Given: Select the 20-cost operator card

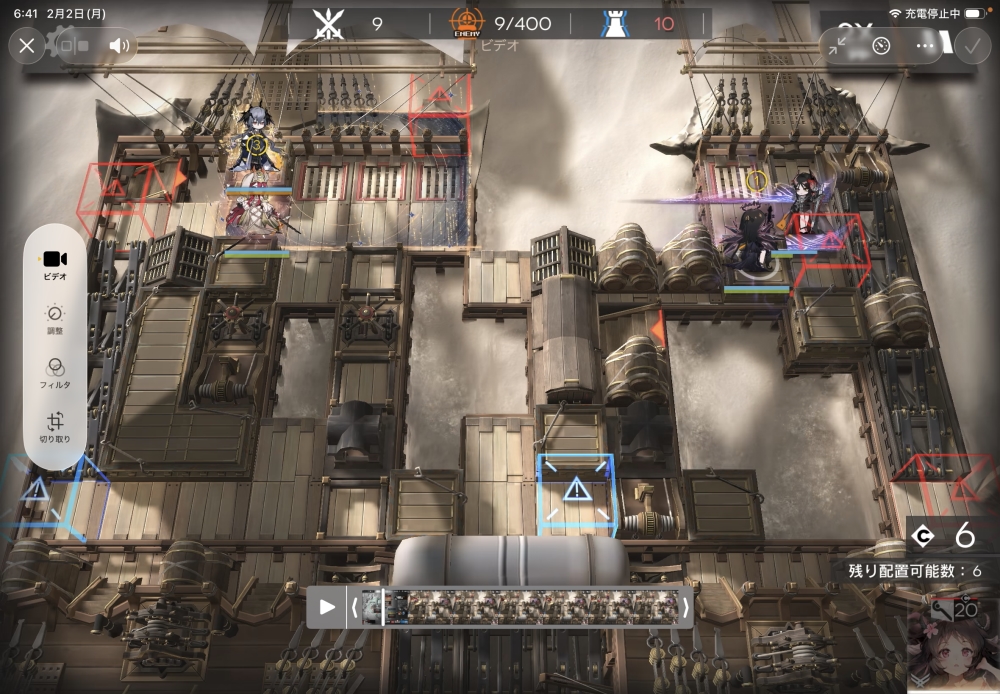Looking at the screenshot, I should pyautogui.click(x=954, y=645).
